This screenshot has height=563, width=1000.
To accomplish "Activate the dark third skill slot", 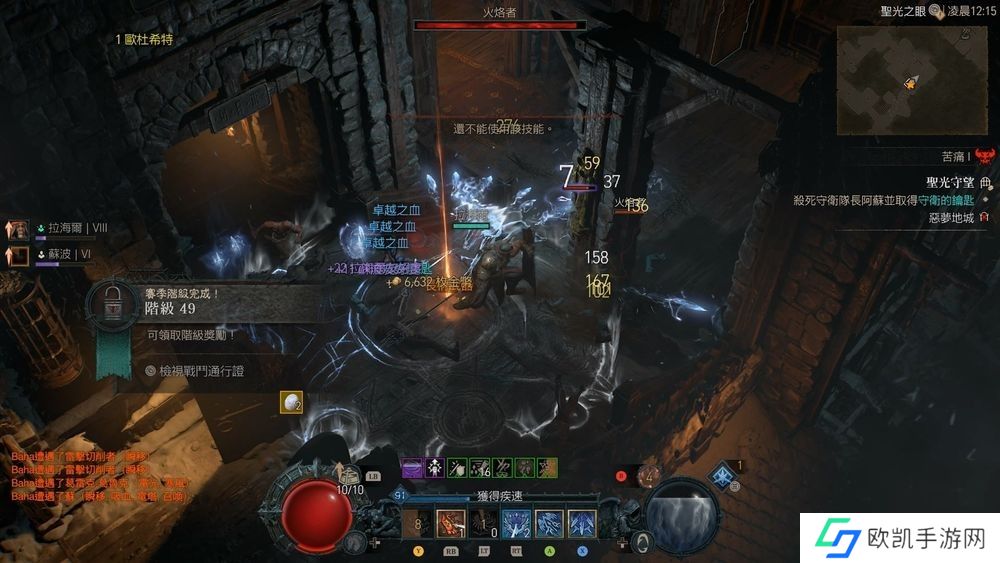I will pyautogui.click(x=485, y=522).
